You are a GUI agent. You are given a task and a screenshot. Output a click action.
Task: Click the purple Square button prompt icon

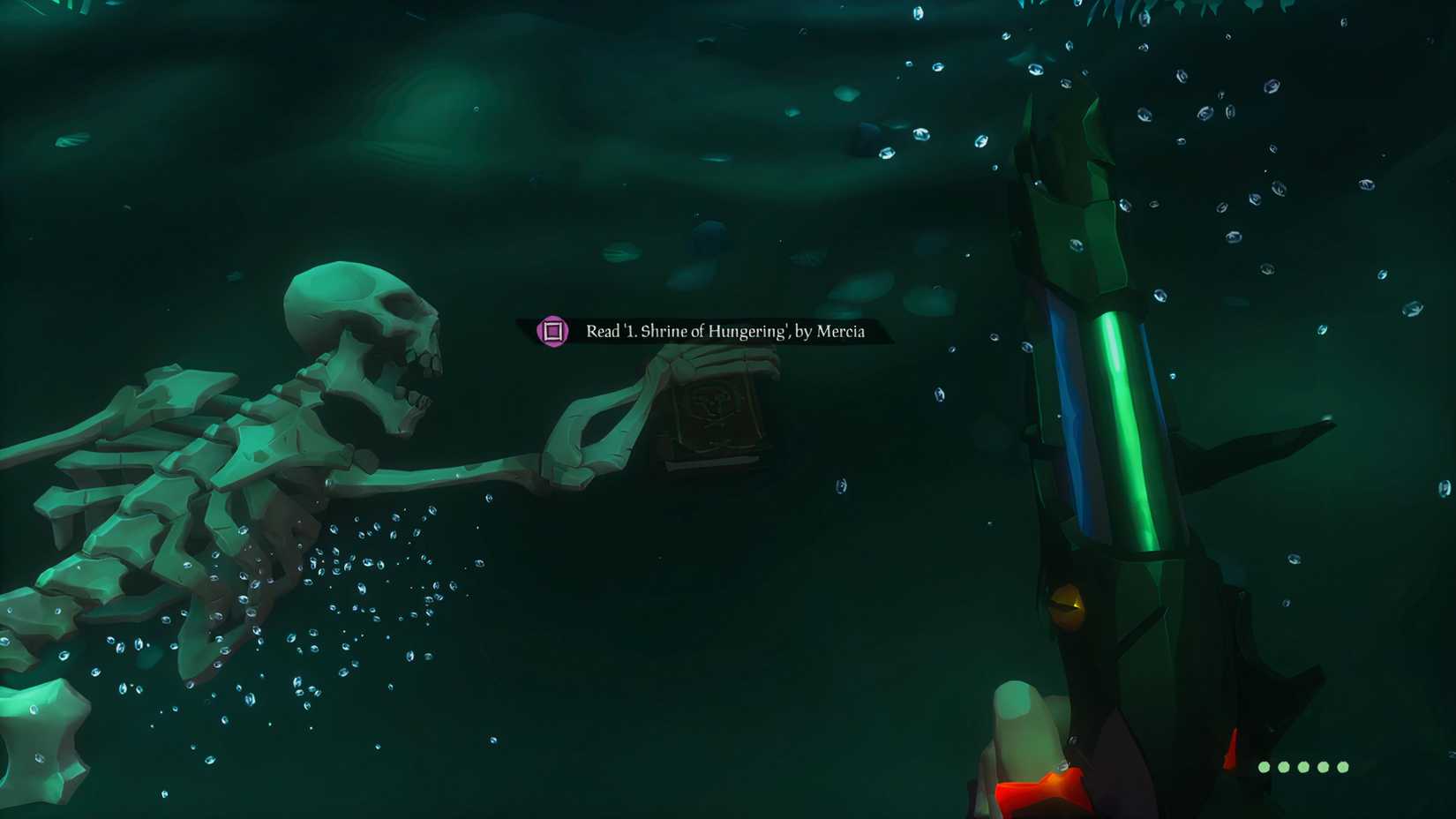[x=552, y=331]
